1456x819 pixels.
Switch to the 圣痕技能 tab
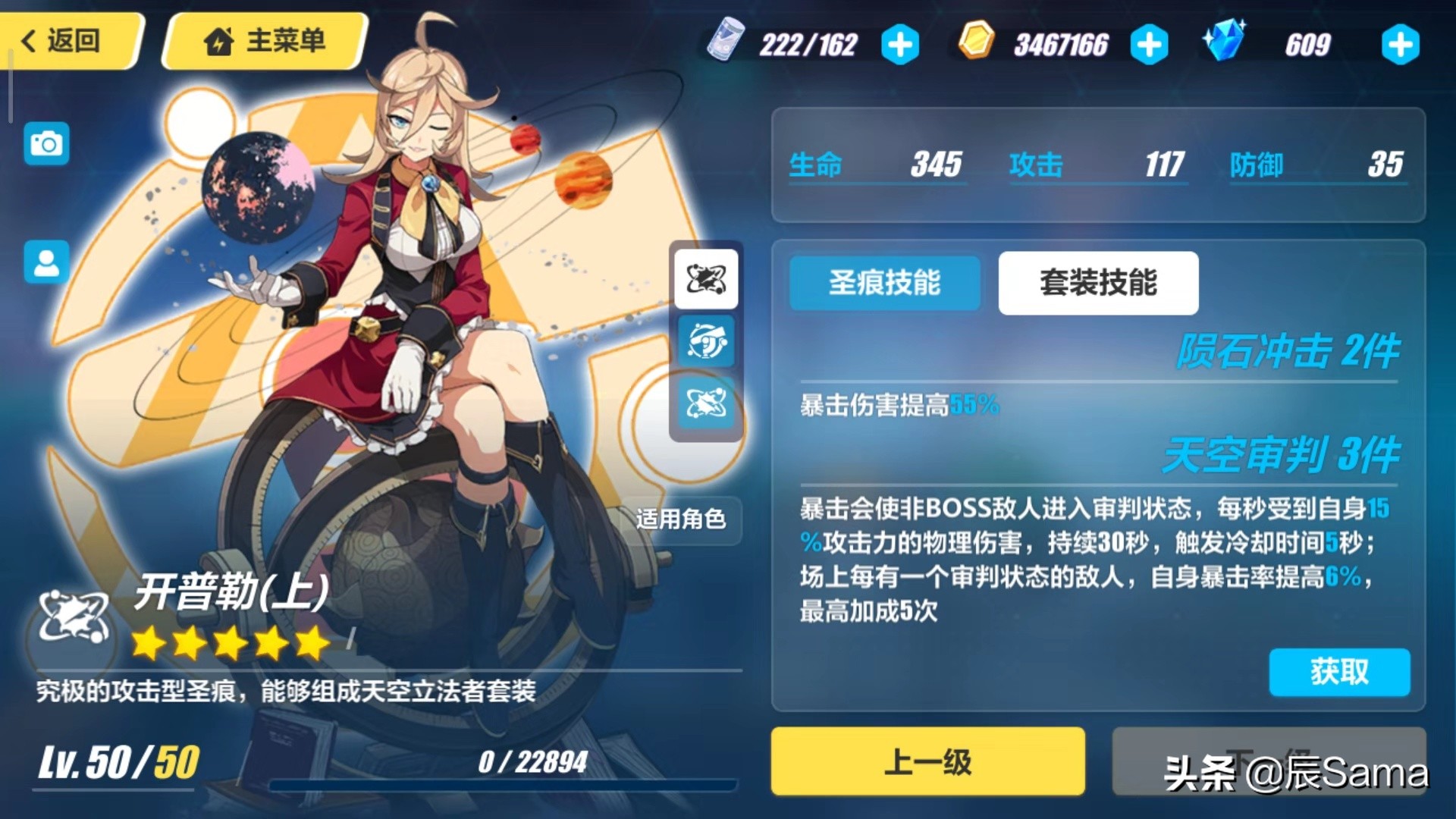pyautogui.click(x=884, y=282)
